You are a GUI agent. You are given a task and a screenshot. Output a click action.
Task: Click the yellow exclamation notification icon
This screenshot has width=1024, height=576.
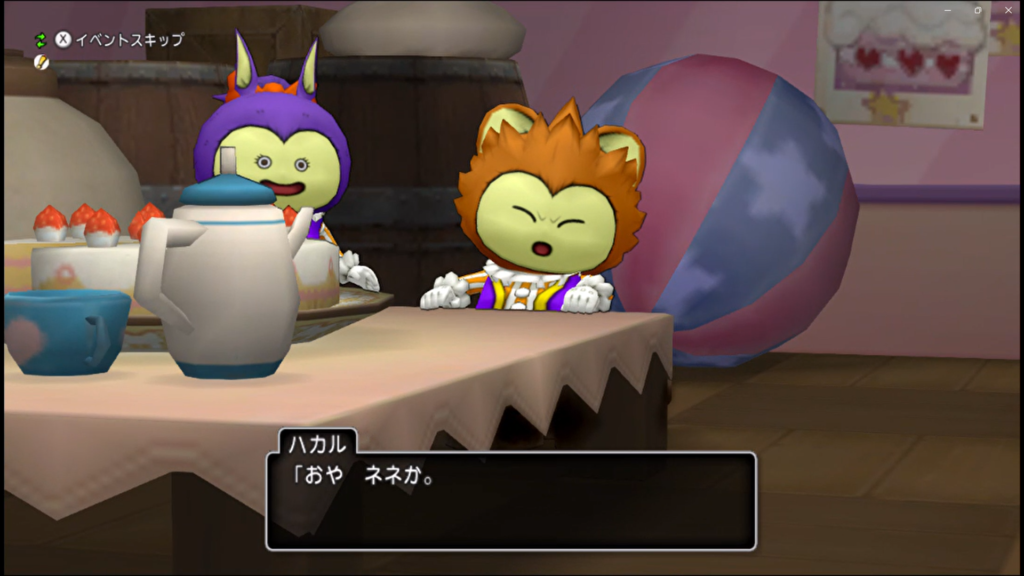click(41, 62)
